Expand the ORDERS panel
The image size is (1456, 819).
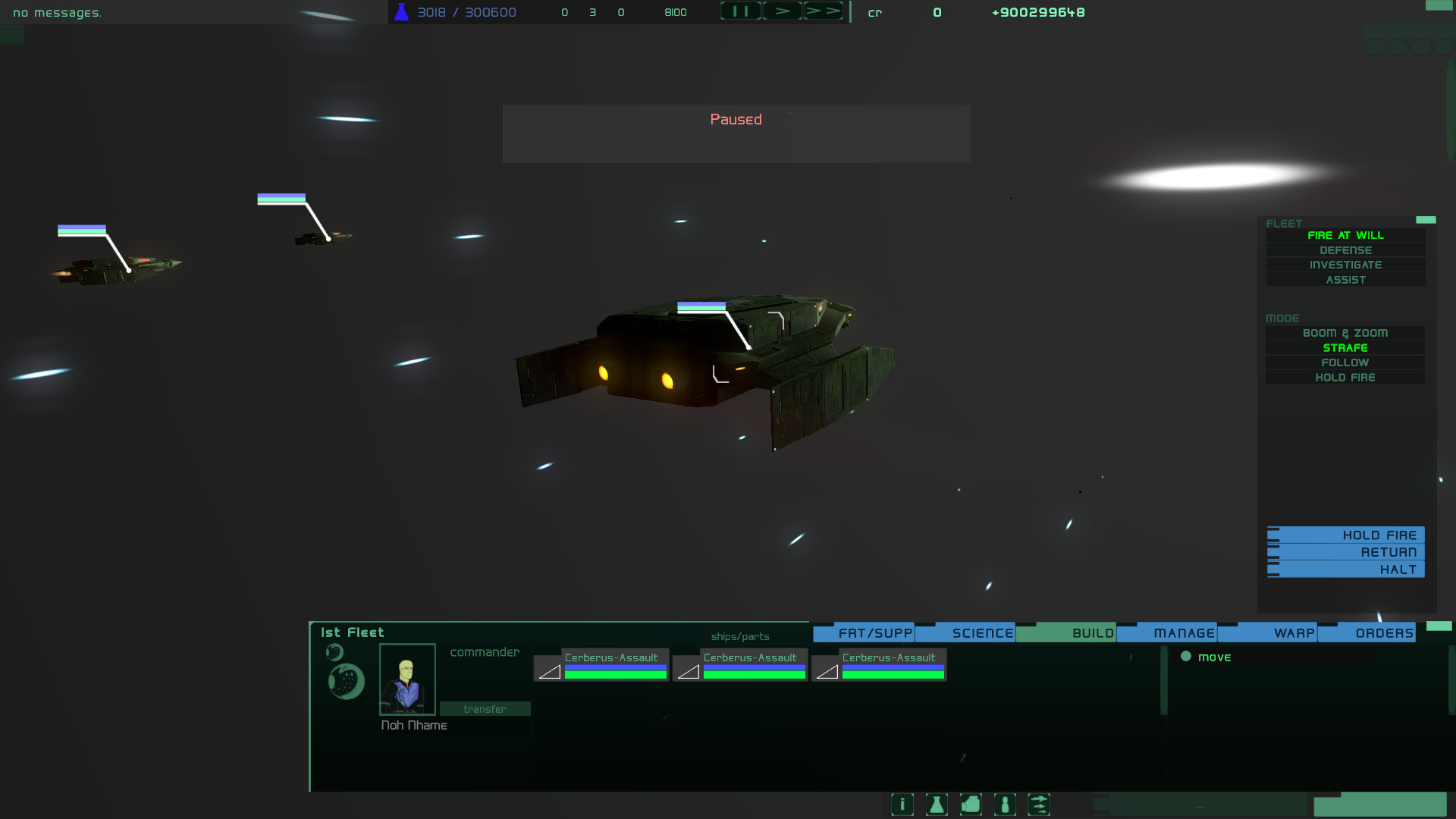pyautogui.click(x=1385, y=632)
